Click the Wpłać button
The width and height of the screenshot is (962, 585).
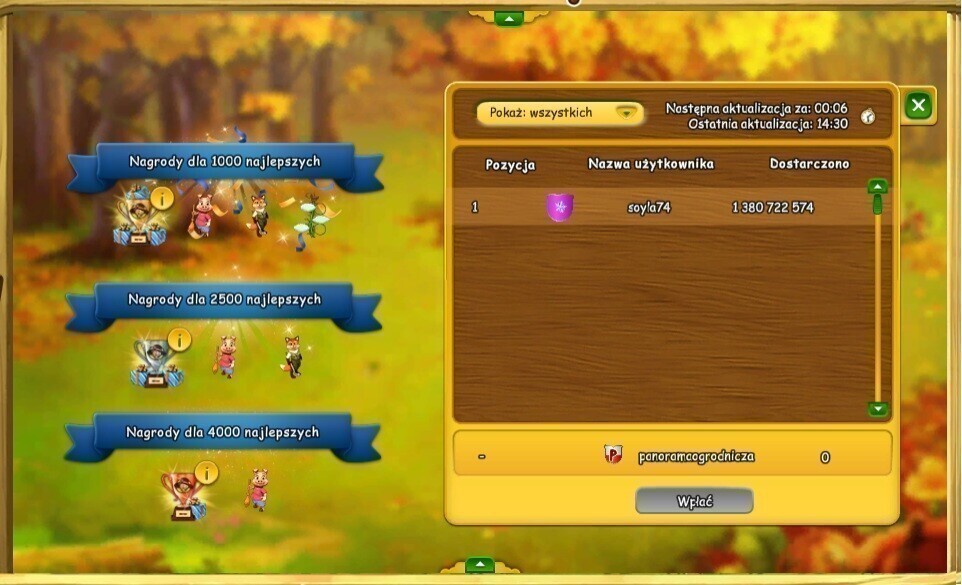[694, 500]
